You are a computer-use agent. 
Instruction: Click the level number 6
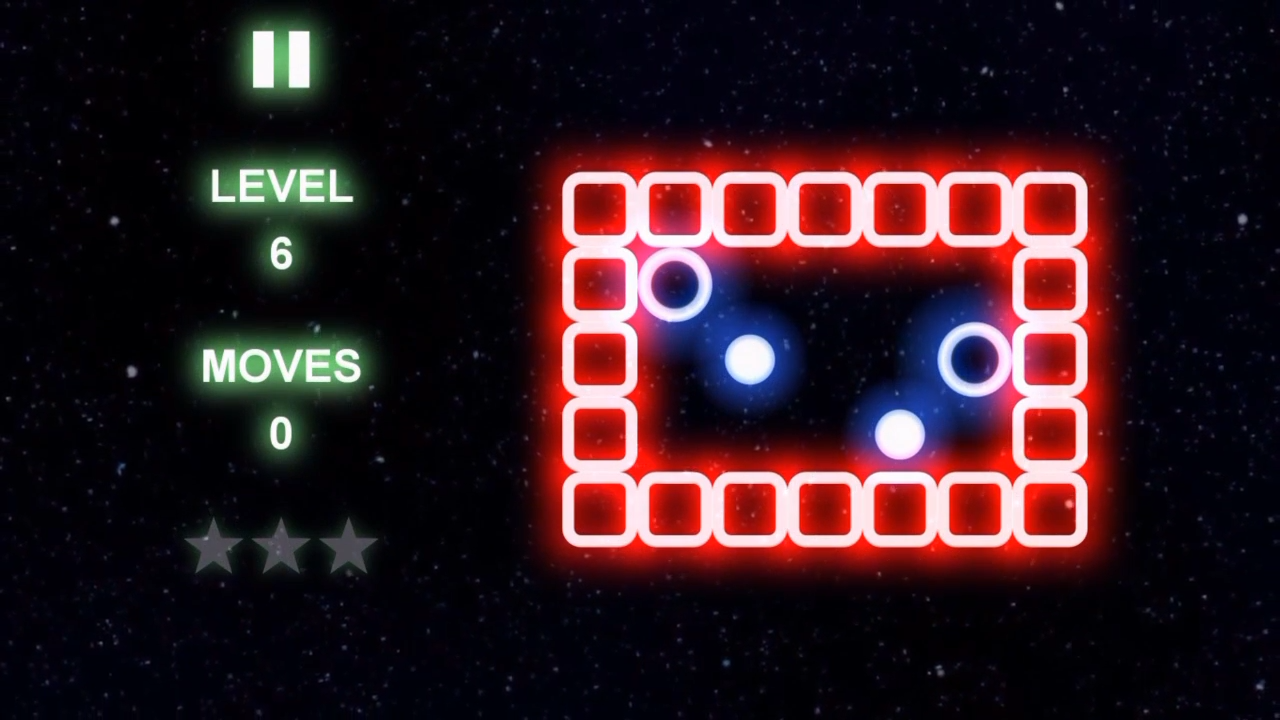click(281, 253)
